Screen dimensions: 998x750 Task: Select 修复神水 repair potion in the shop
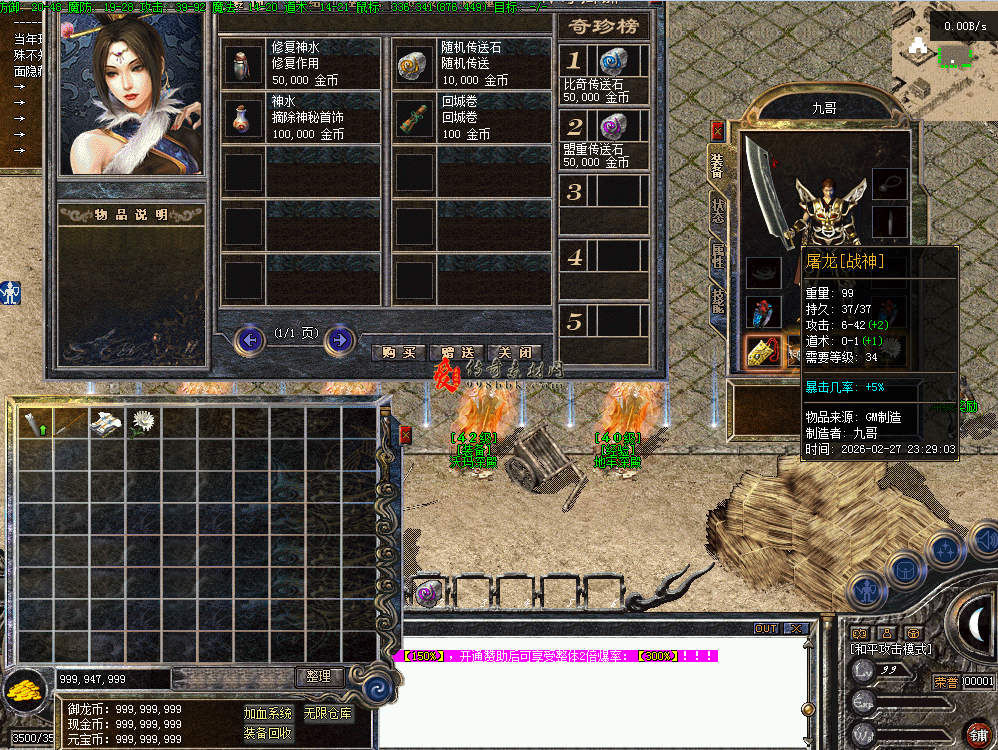coord(240,64)
